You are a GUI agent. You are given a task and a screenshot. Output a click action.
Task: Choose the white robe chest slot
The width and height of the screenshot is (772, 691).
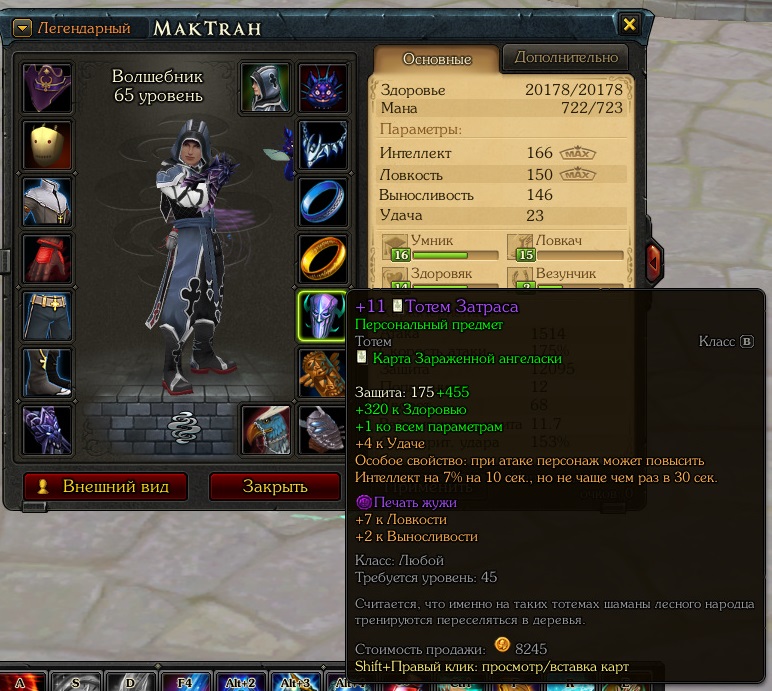click(x=47, y=202)
